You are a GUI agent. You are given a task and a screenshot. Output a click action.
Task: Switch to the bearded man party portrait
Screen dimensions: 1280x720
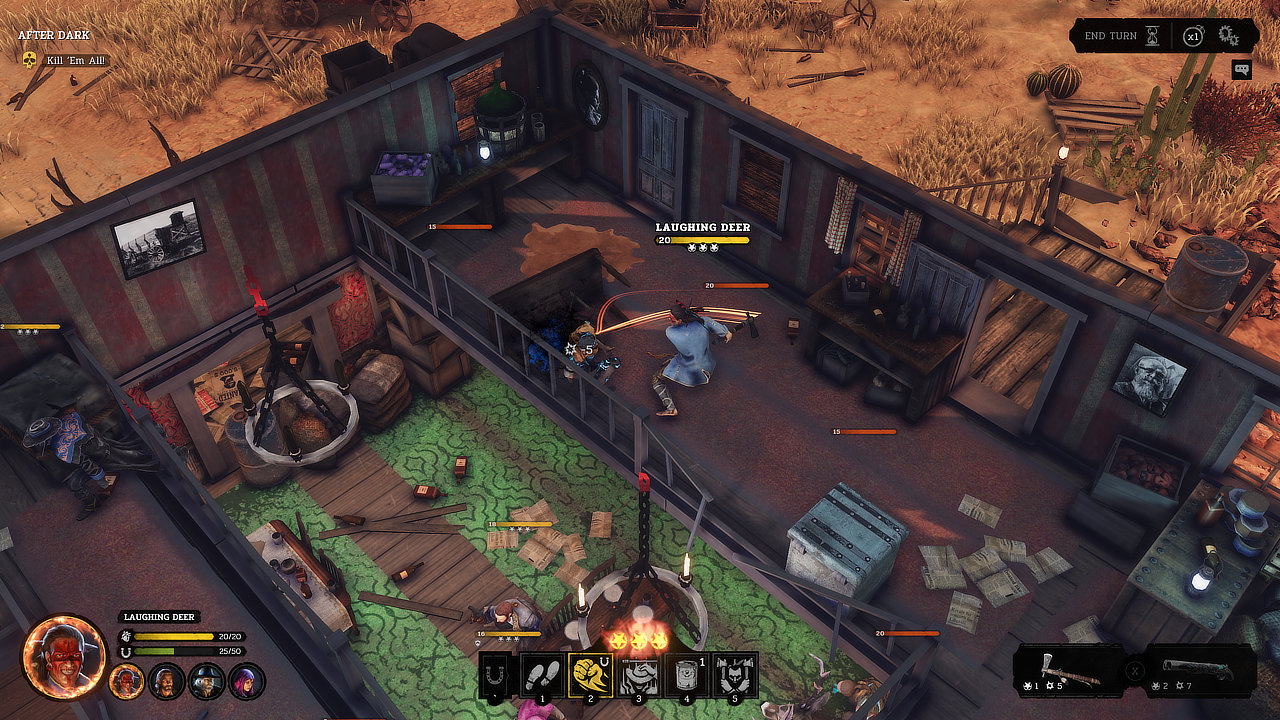[x=167, y=681]
